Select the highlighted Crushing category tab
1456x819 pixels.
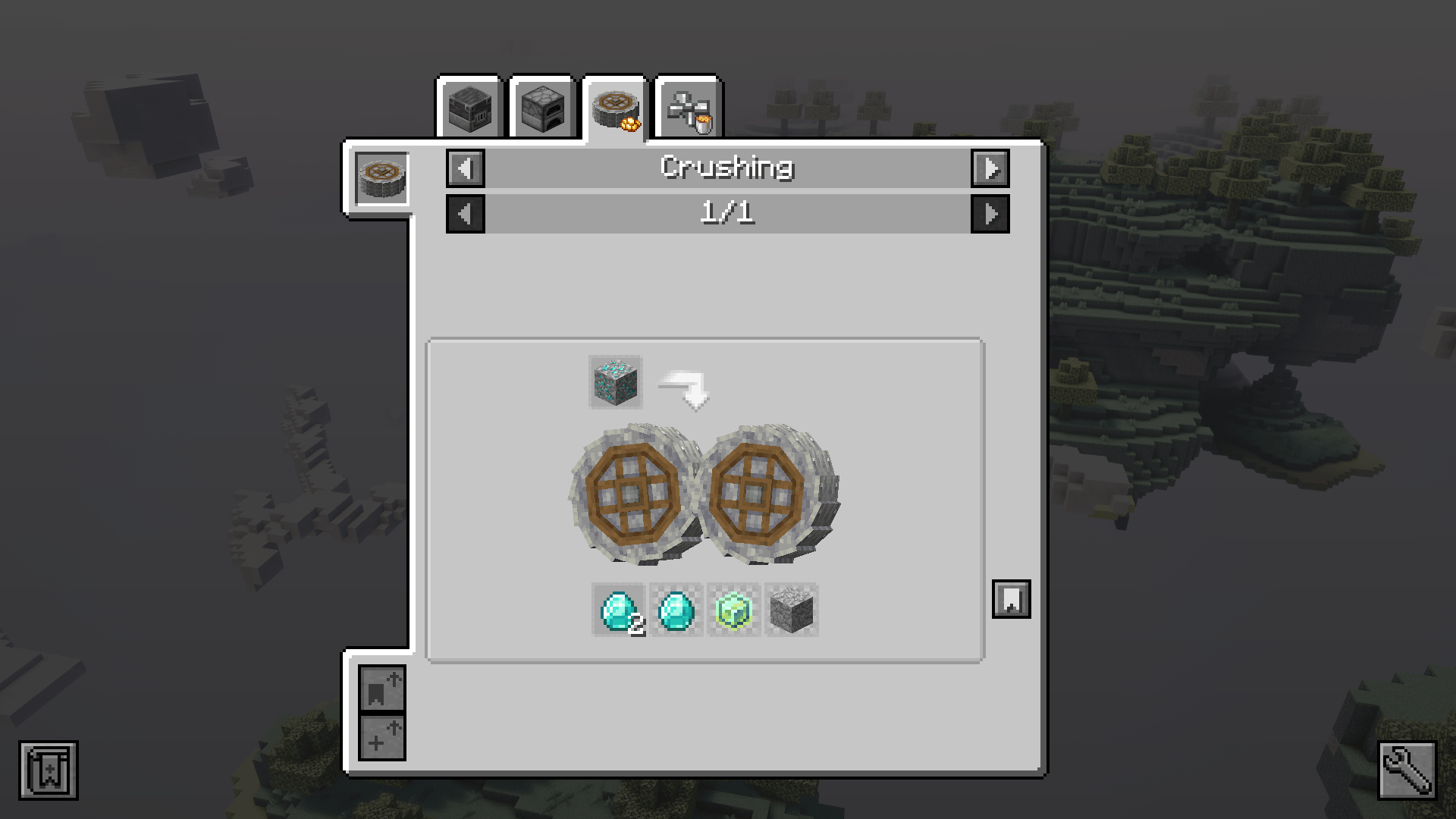click(x=617, y=106)
